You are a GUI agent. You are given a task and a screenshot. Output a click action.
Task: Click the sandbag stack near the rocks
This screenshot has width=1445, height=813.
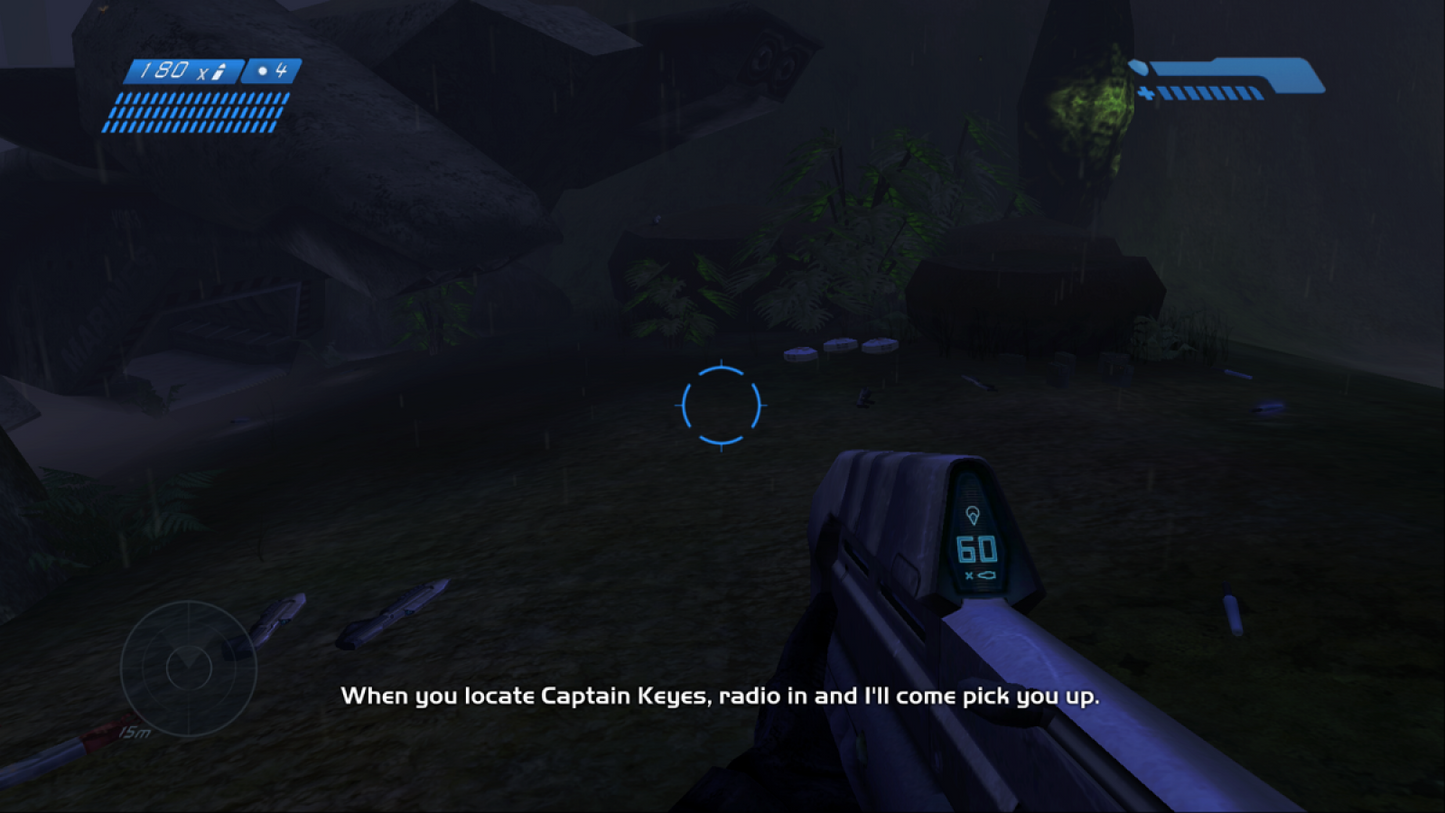(840, 349)
